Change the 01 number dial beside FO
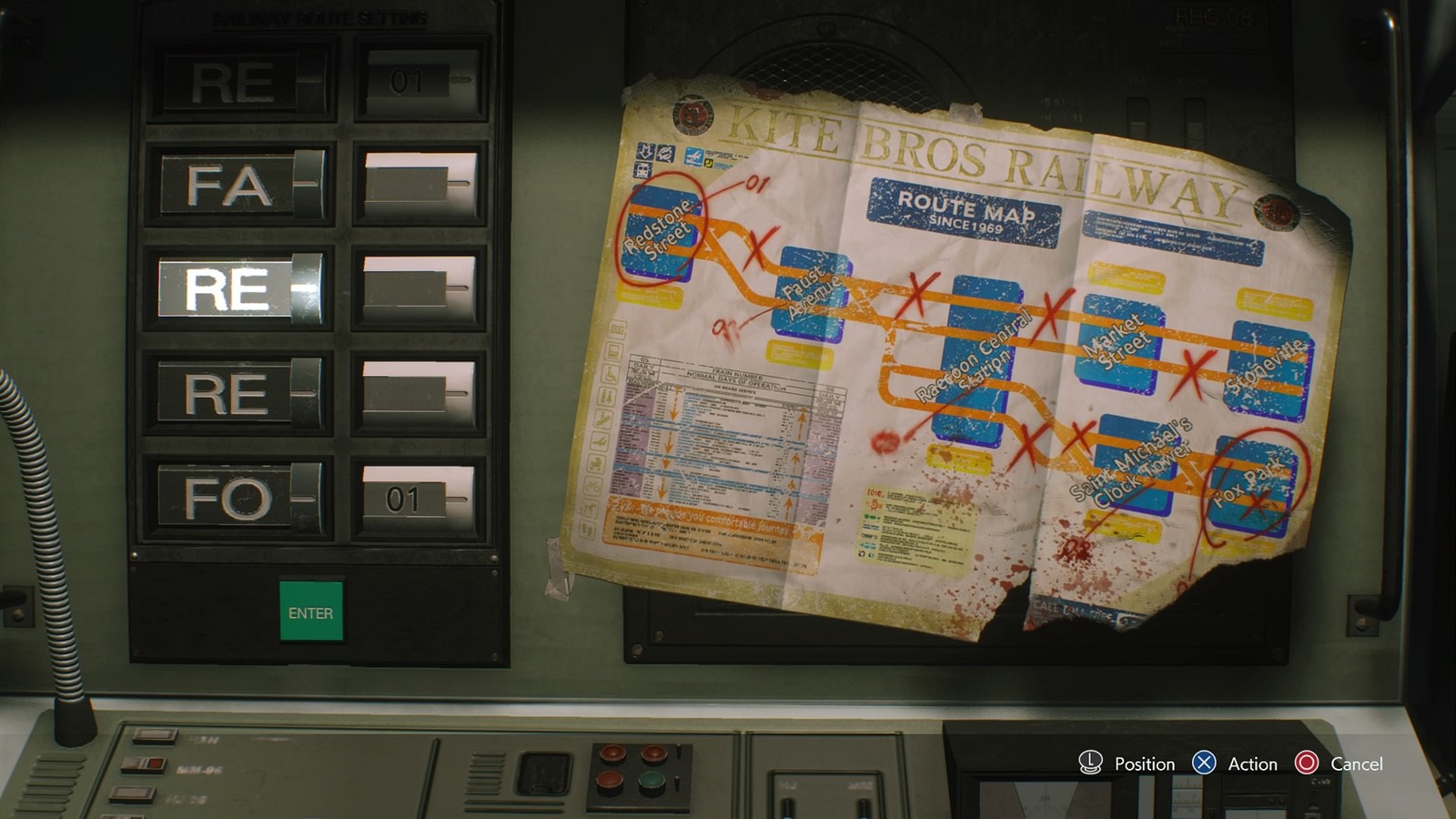The image size is (1456, 819). [419, 499]
